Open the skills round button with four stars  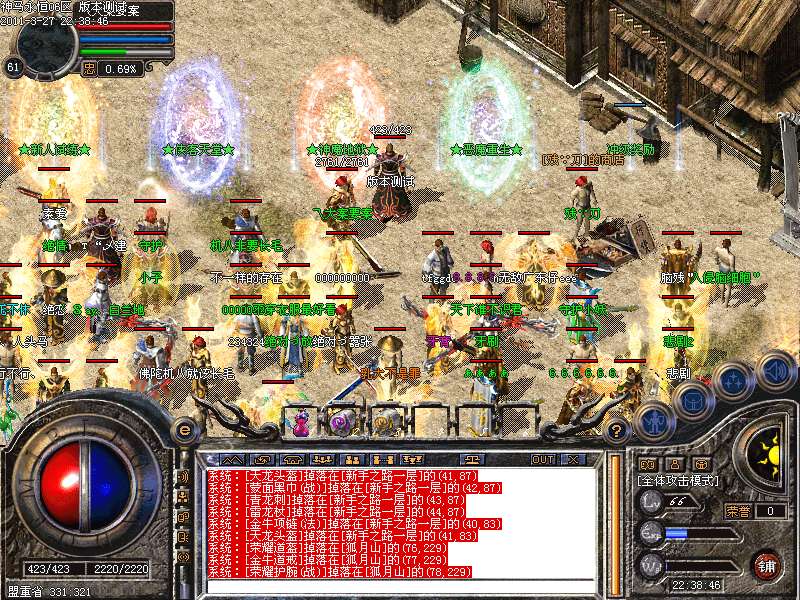(x=735, y=380)
